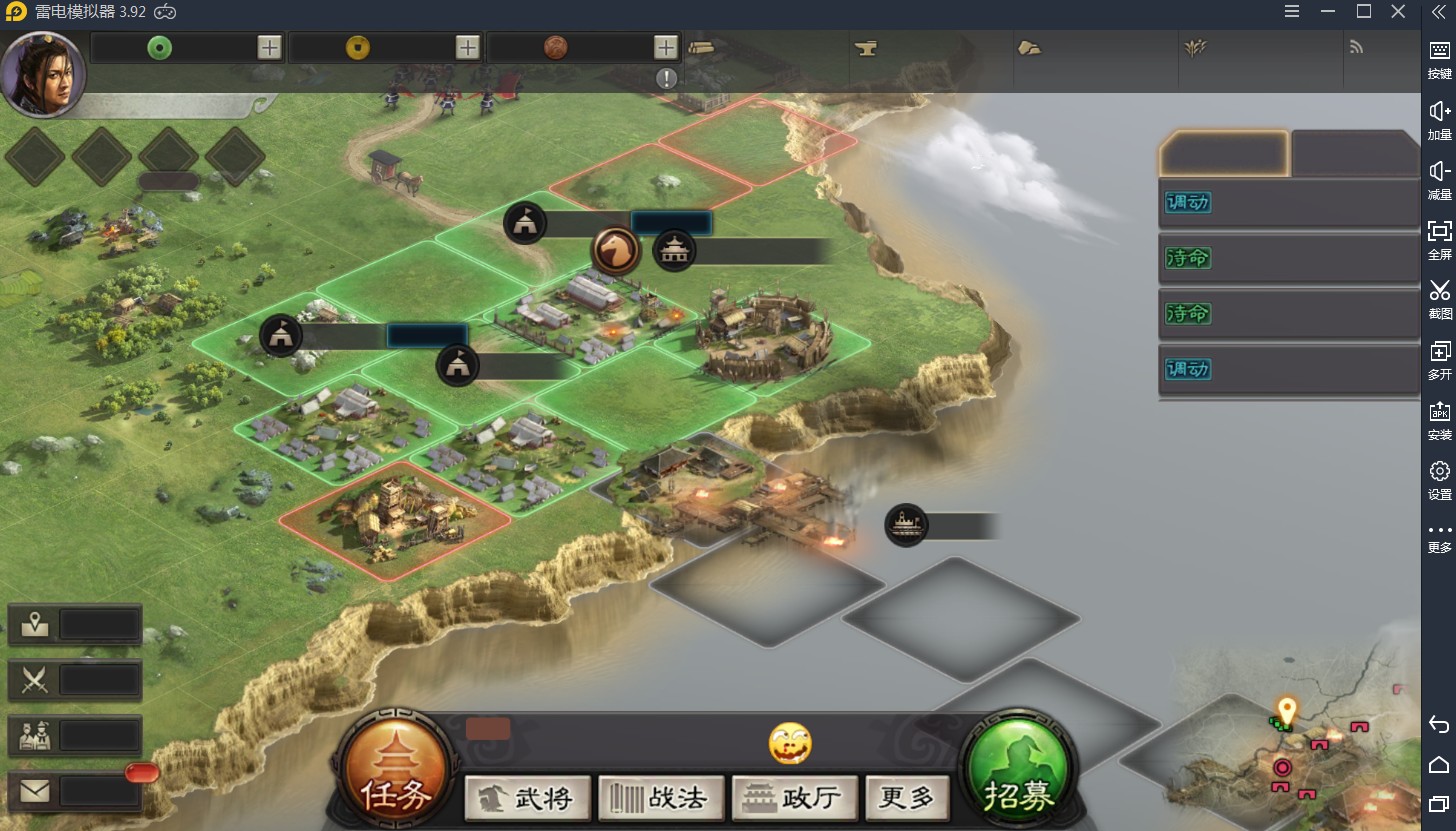Open the 战法 tactics menu
The image size is (1456, 831).
click(x=661, y=798)
